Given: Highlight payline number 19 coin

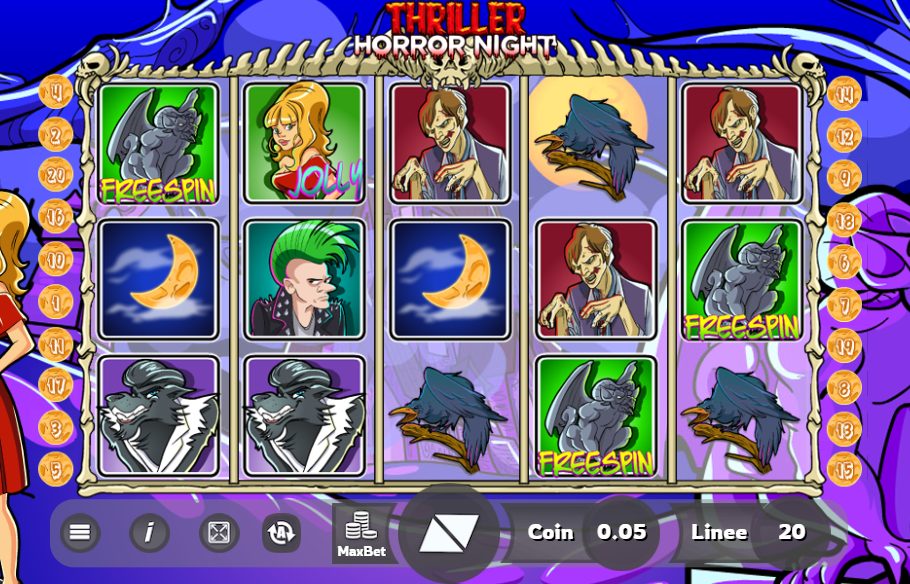Looking at the screenshot, I should 845,345.
